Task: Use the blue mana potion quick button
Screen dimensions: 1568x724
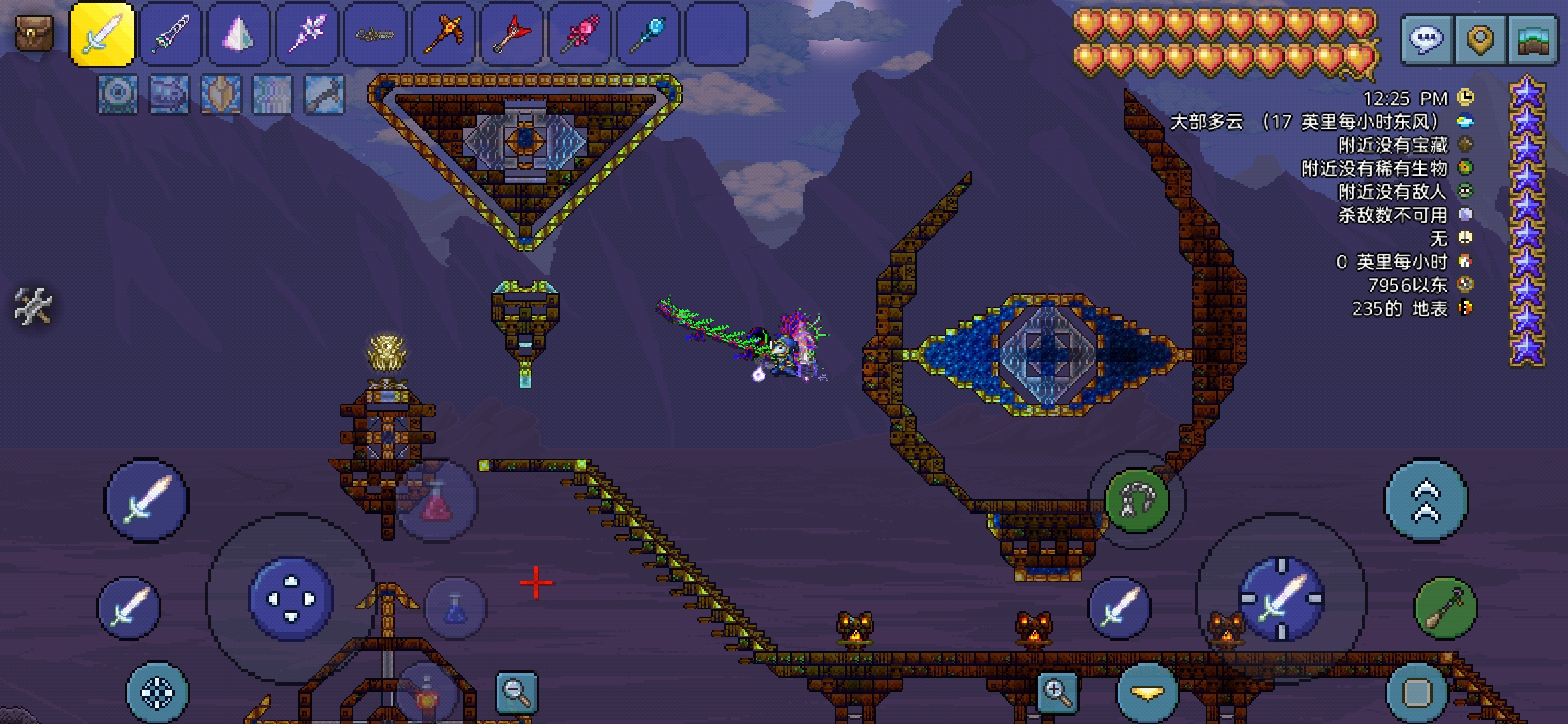Action: point(456,608)
